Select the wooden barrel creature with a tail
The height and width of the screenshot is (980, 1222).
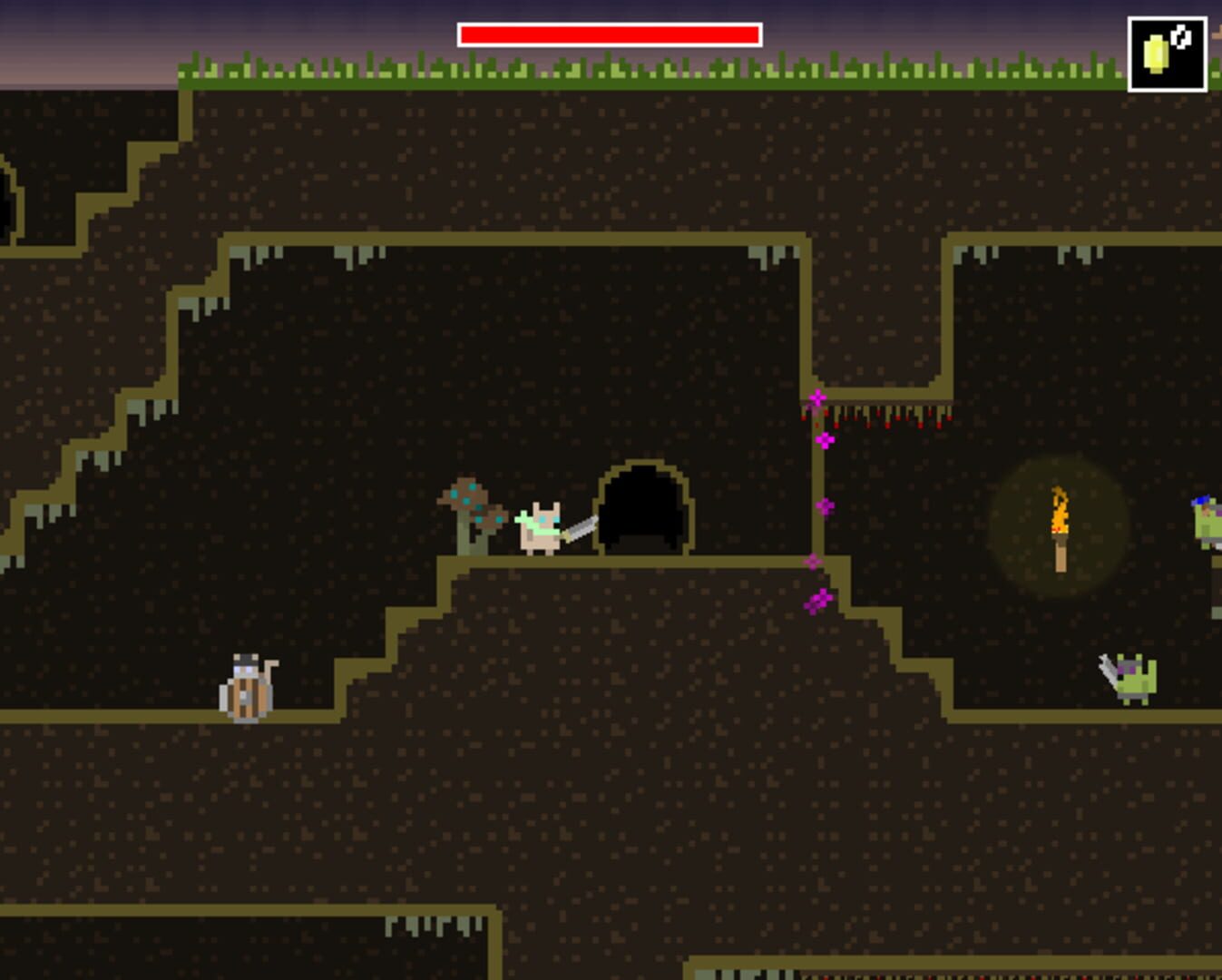[x=245, y=690]
